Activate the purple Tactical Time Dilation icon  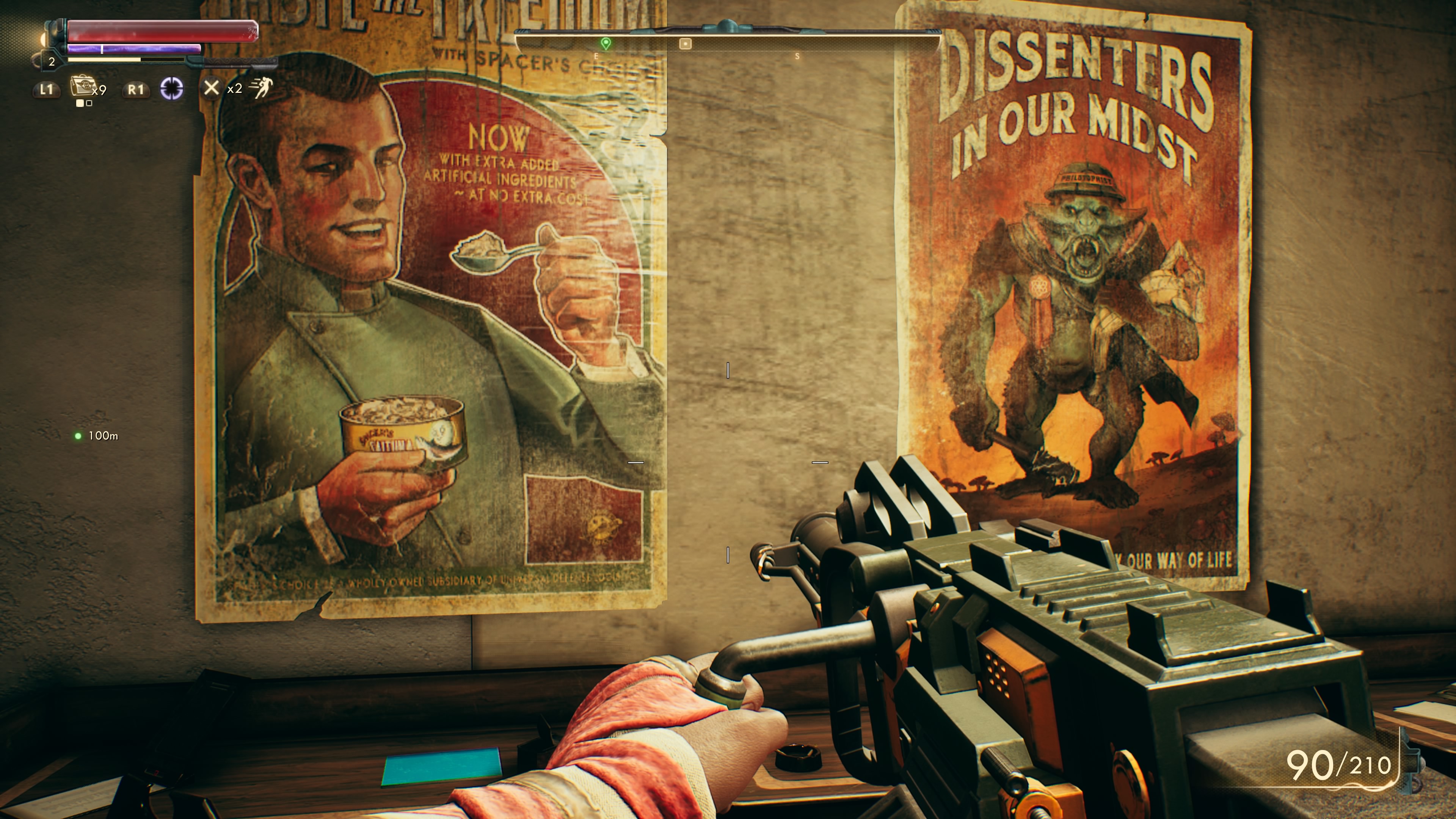click(171, 89)
